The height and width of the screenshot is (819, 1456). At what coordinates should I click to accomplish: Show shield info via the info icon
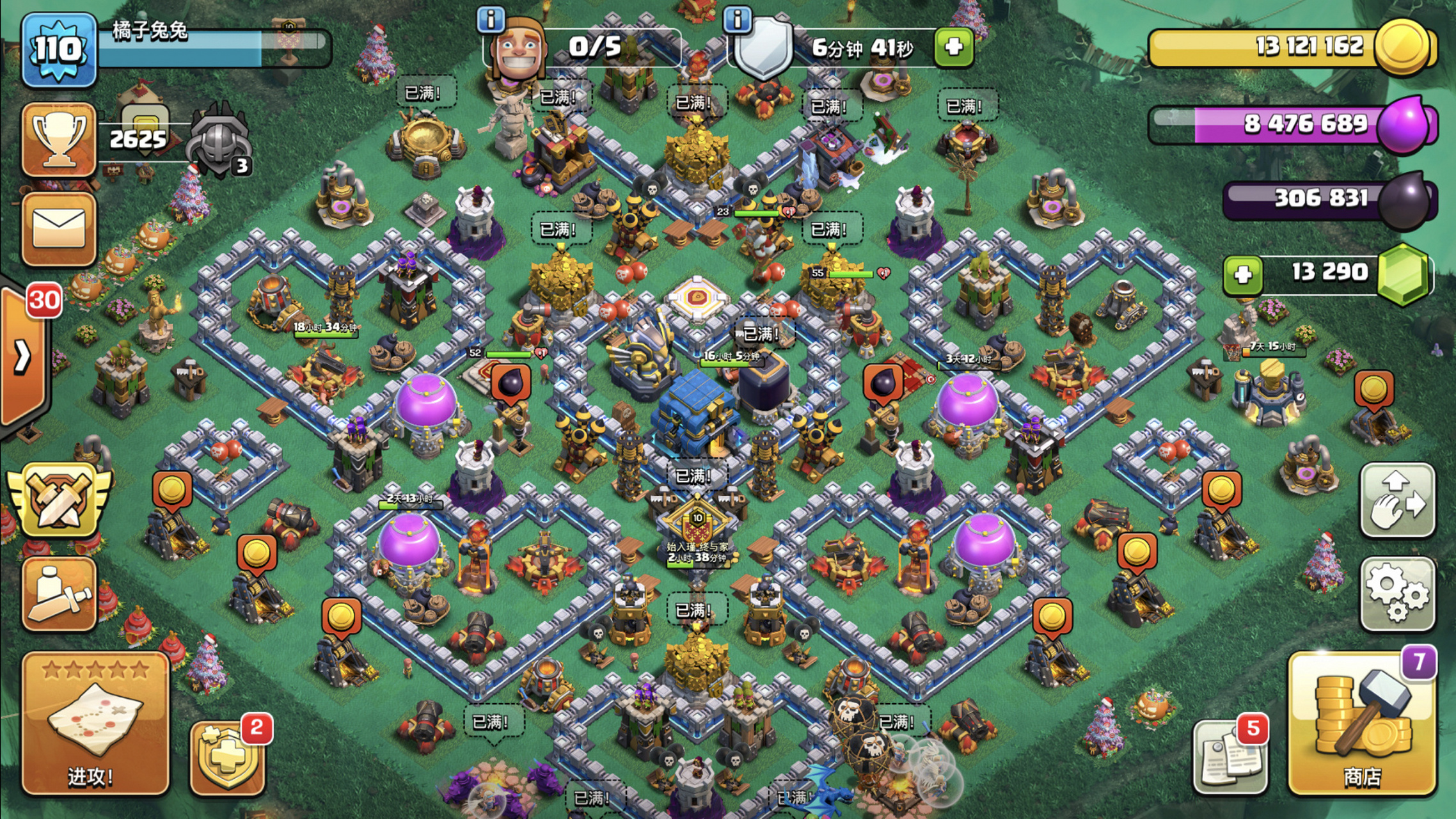click(x=737, y=20)
